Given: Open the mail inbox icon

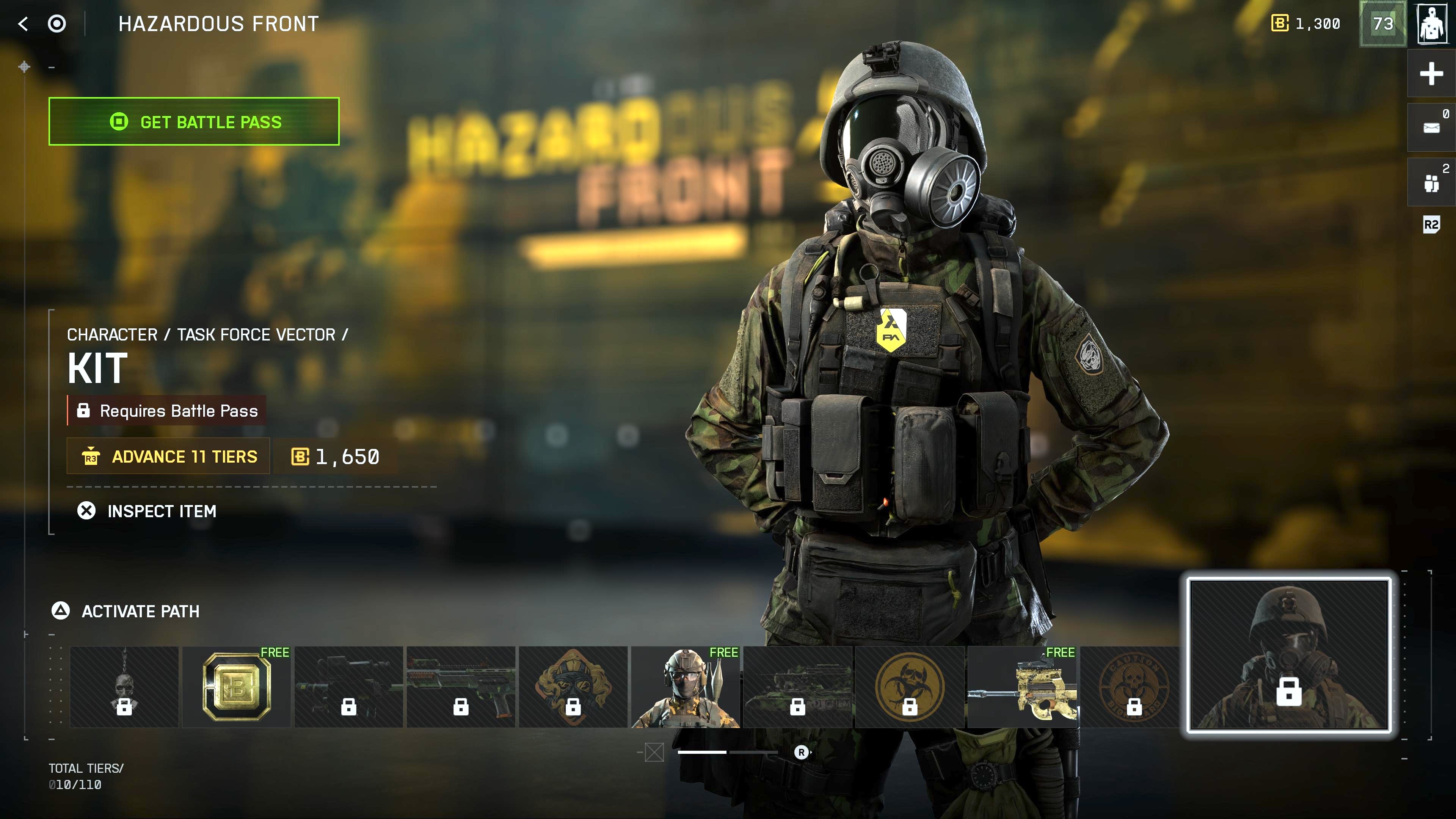Looking at the screenshot, I should pos(1431,127).
